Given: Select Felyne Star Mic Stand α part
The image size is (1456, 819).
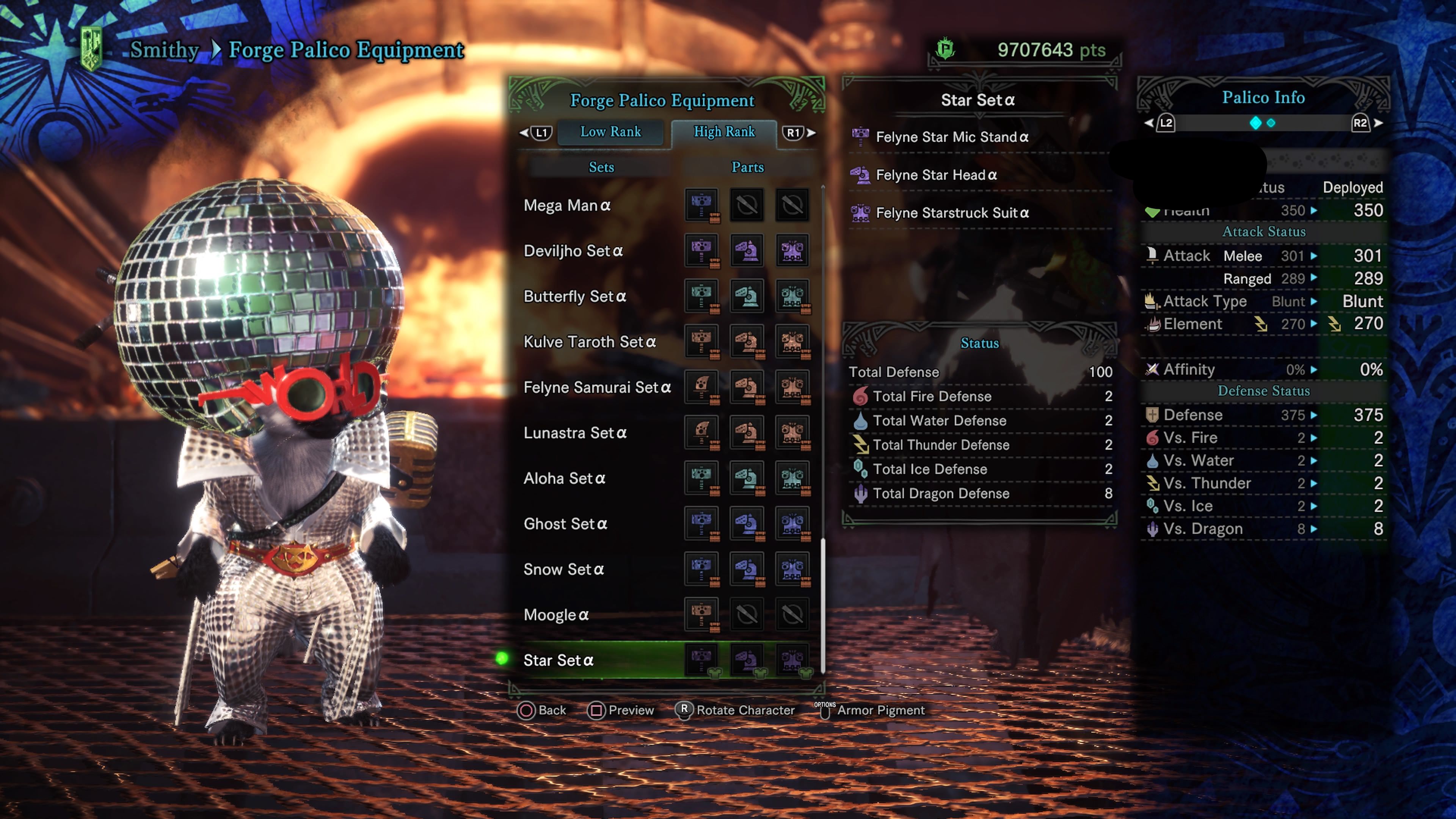Looking at the screenshot, I should point(952,137).
